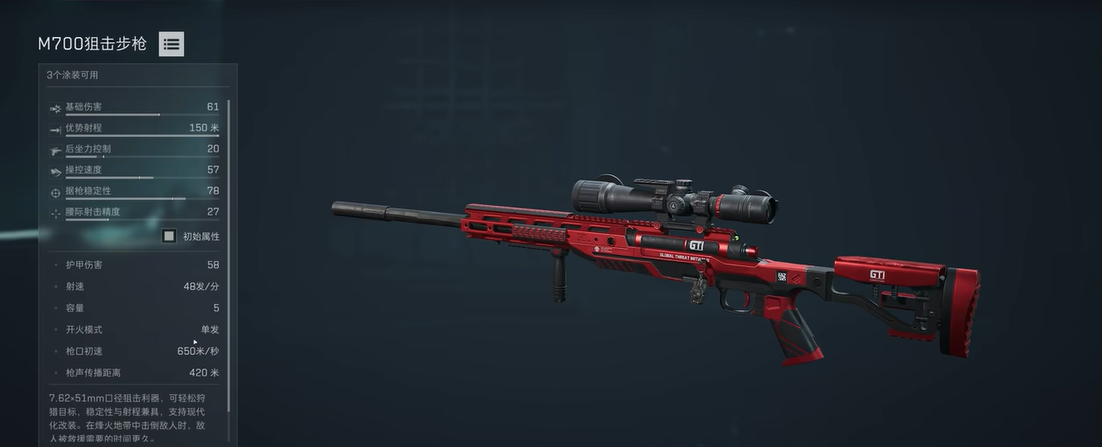1102x447 pixels.
Task: Toggle the 初始属性 checkbox
Action: 169,236
